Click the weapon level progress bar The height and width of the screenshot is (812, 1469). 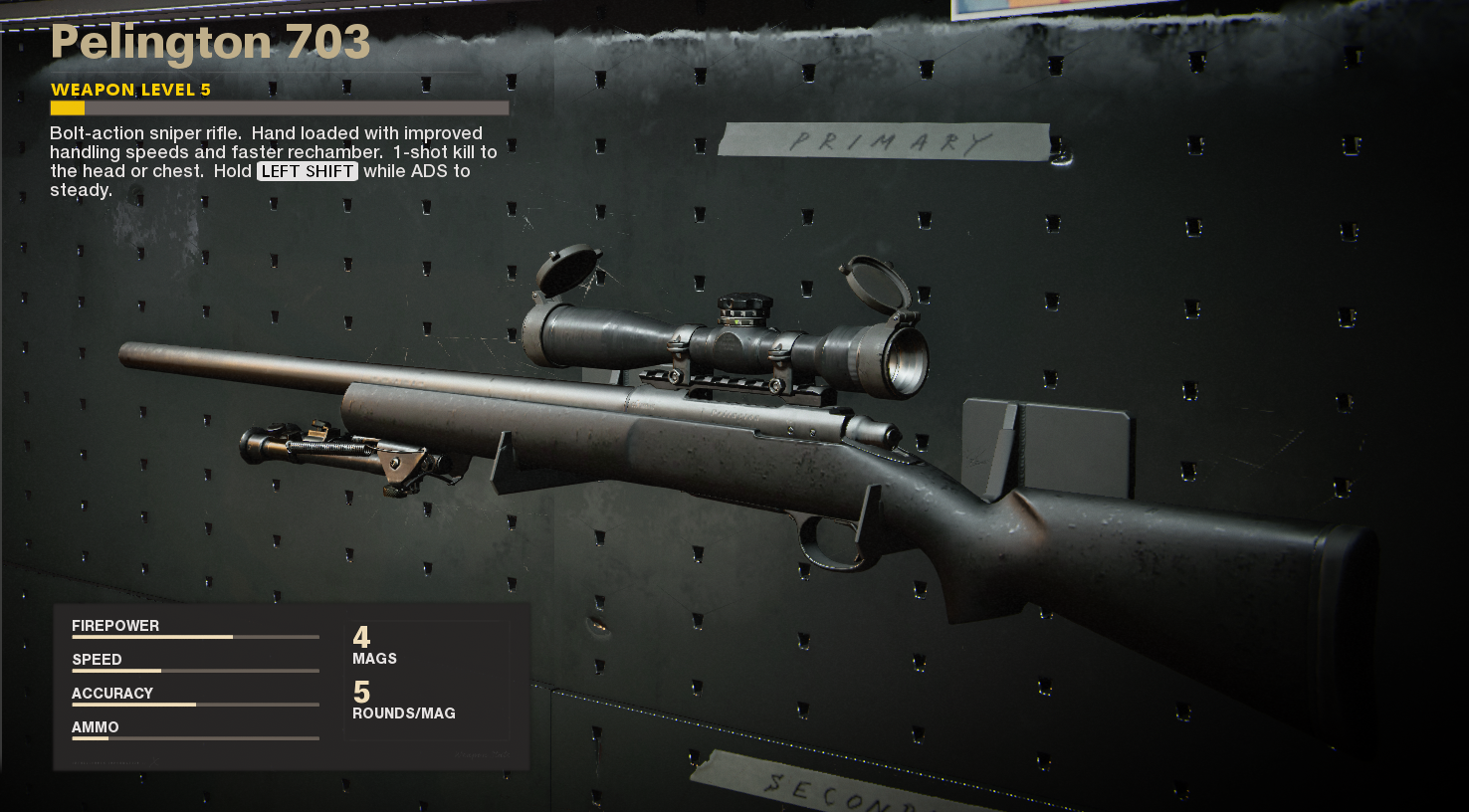(x=279, y=107)
